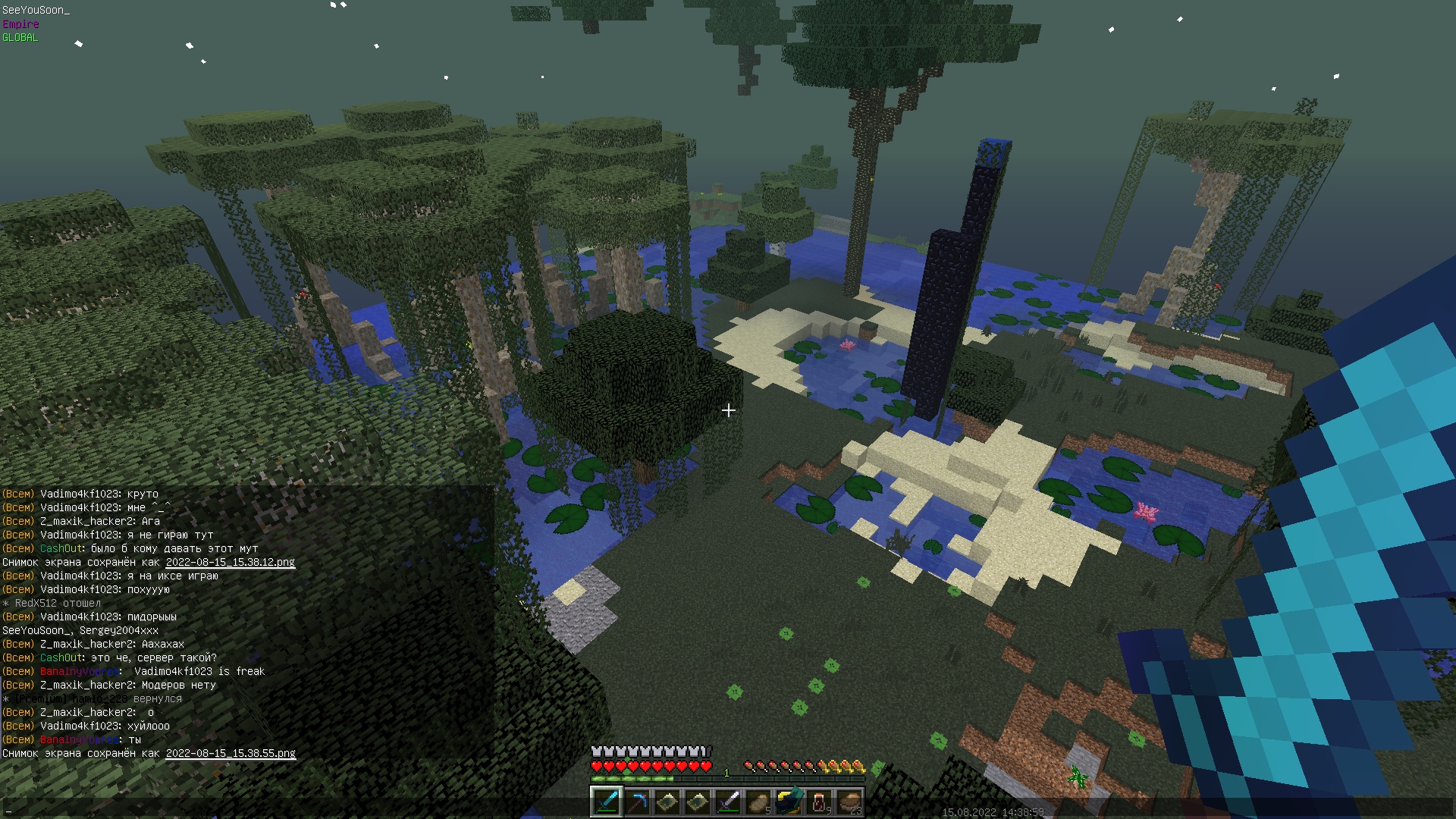1456x819 pixels.
Task: Open screenshot link 2022-08-15_15.38.12.png
Action: point(230,562)
